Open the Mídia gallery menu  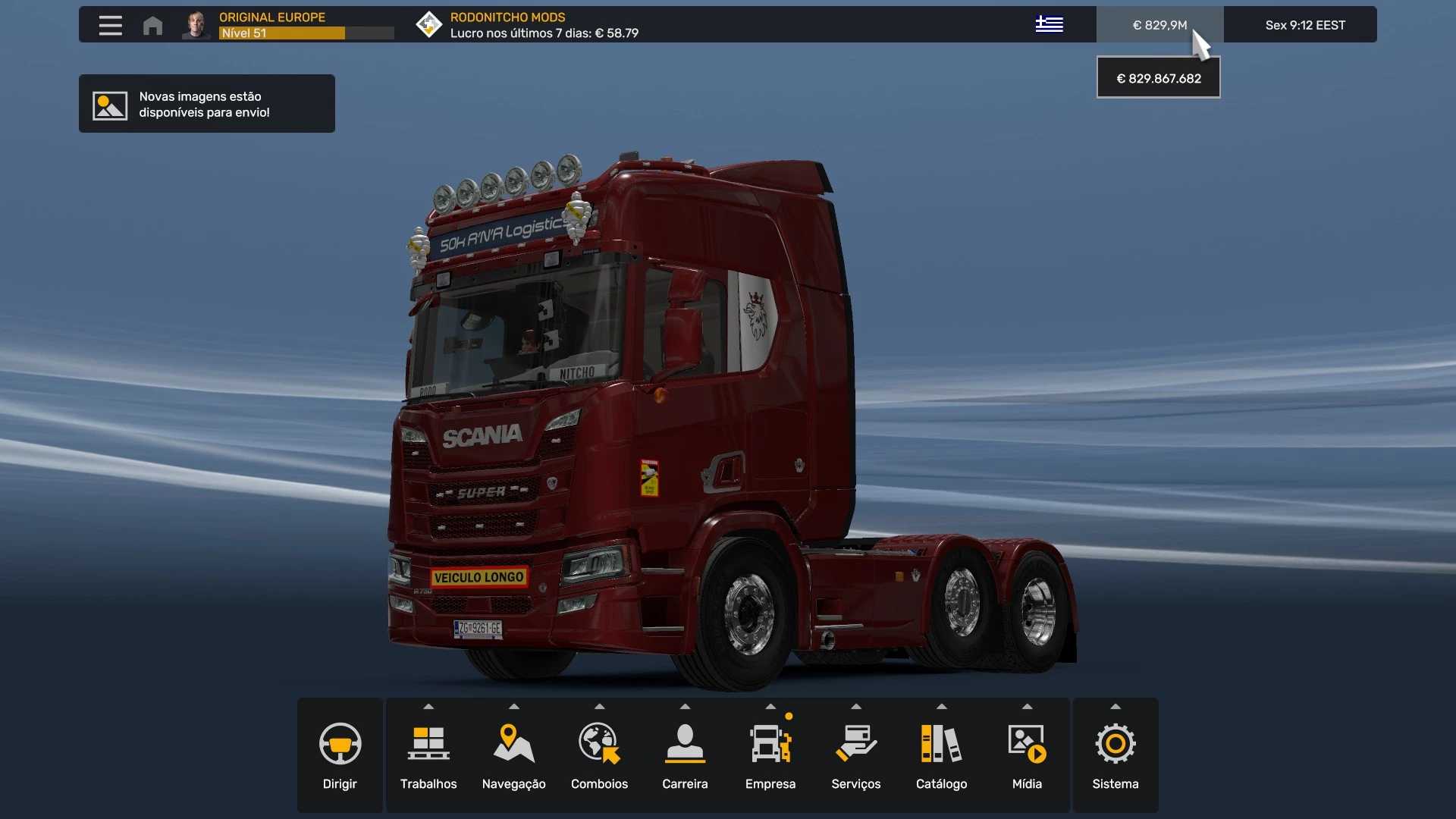point(1027,755)
